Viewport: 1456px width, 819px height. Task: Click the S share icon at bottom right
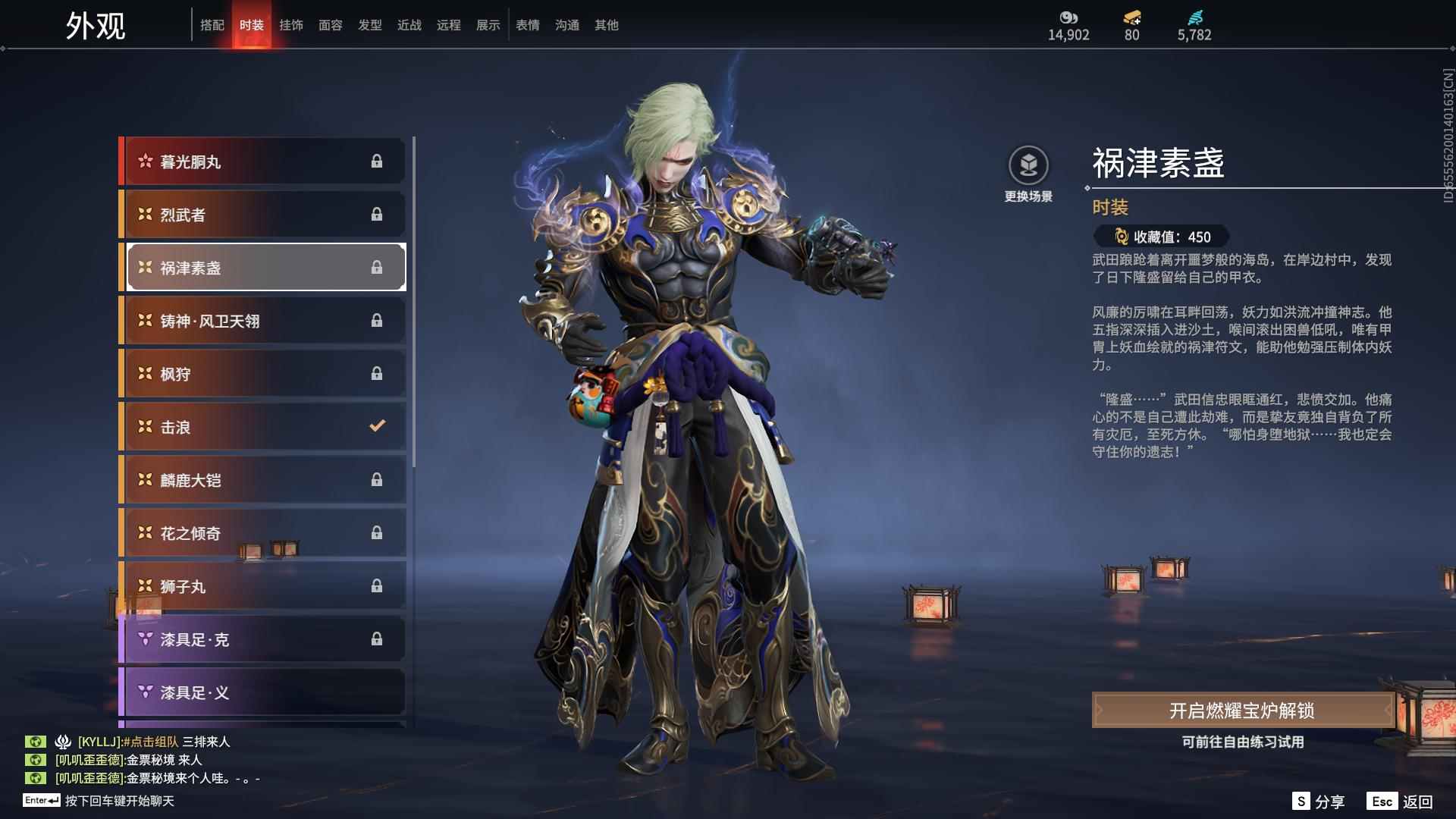click(1300, 800)
